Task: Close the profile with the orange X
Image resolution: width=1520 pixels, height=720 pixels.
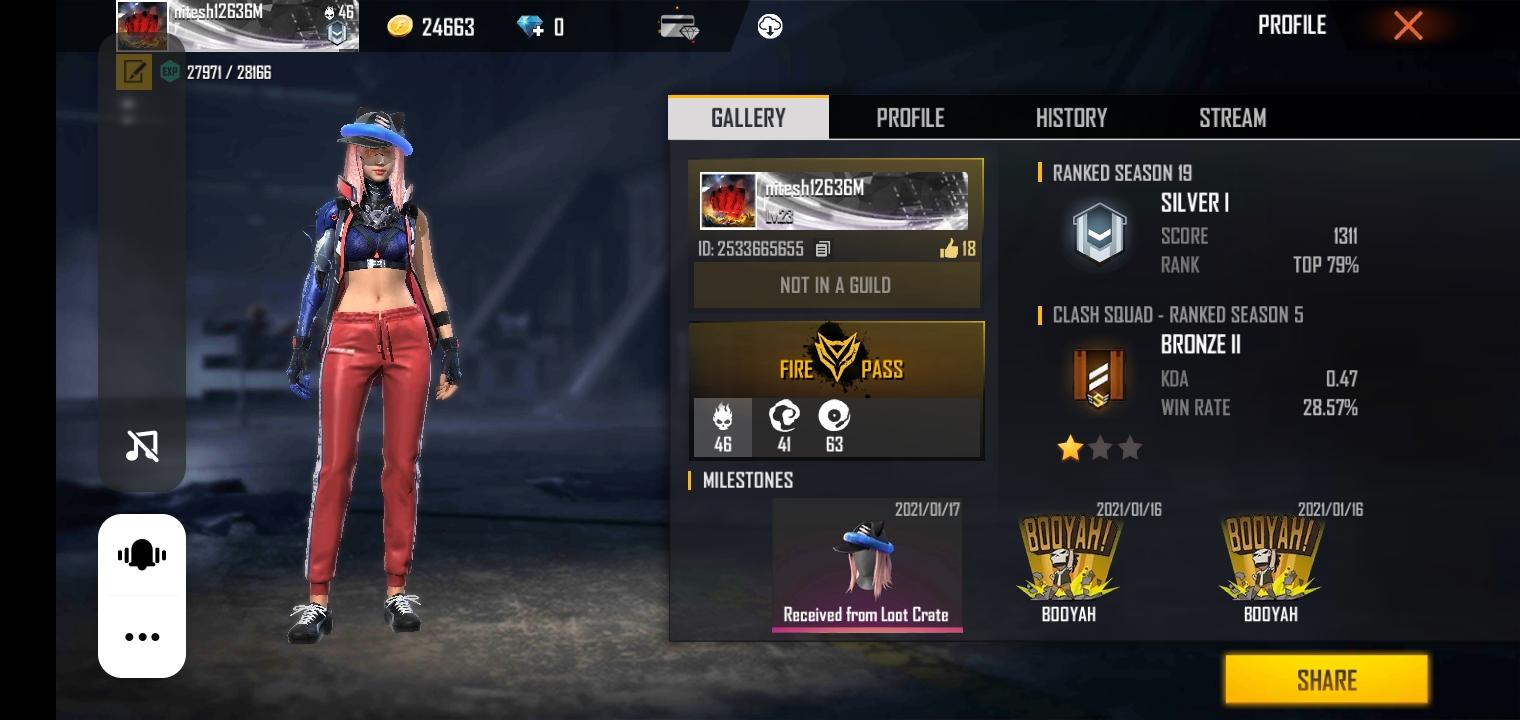Action: click(x=1408, y=26)
